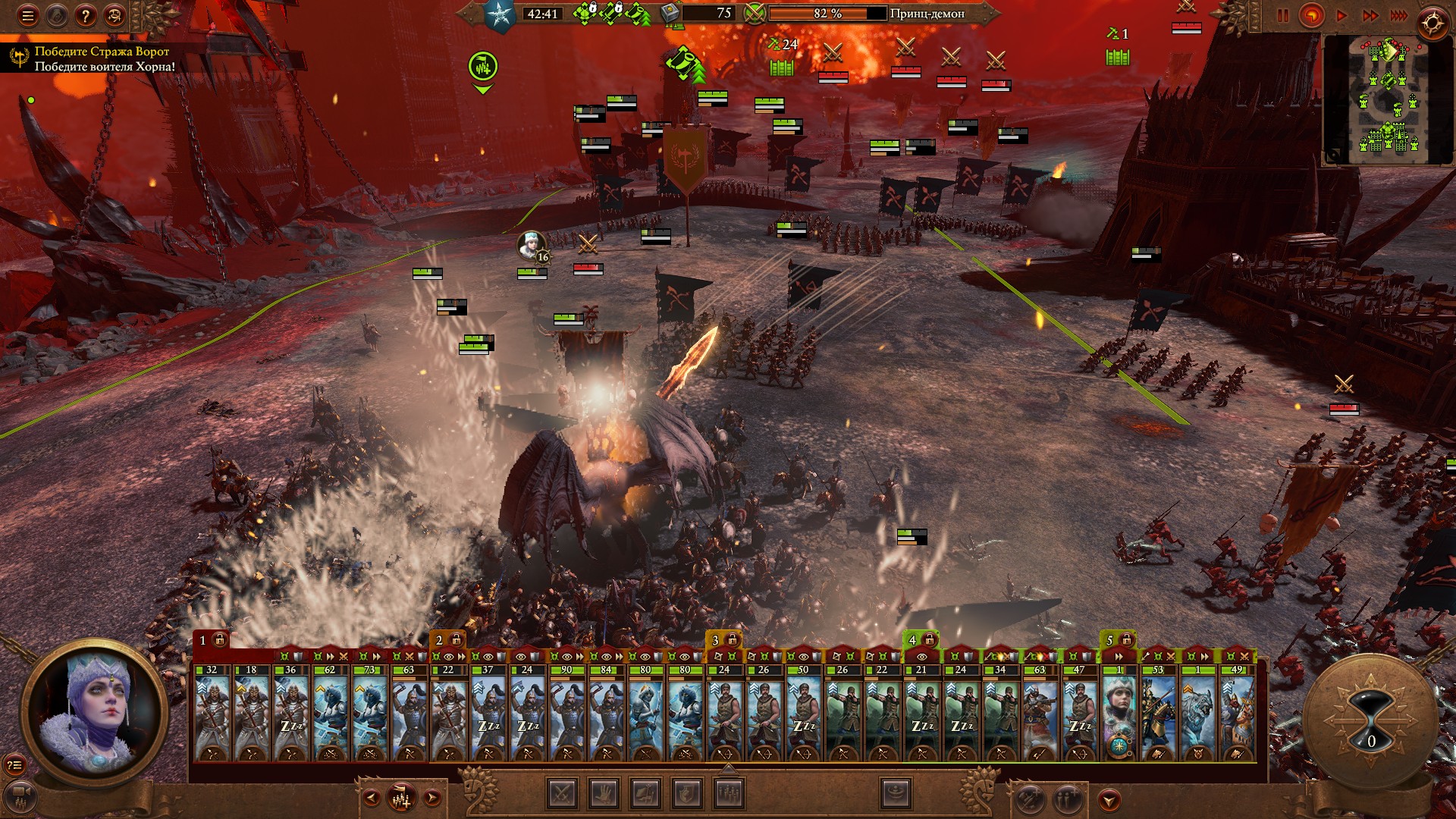Open the question mark help button
This screenshot has width=1456, height=819.
(86, 14)
